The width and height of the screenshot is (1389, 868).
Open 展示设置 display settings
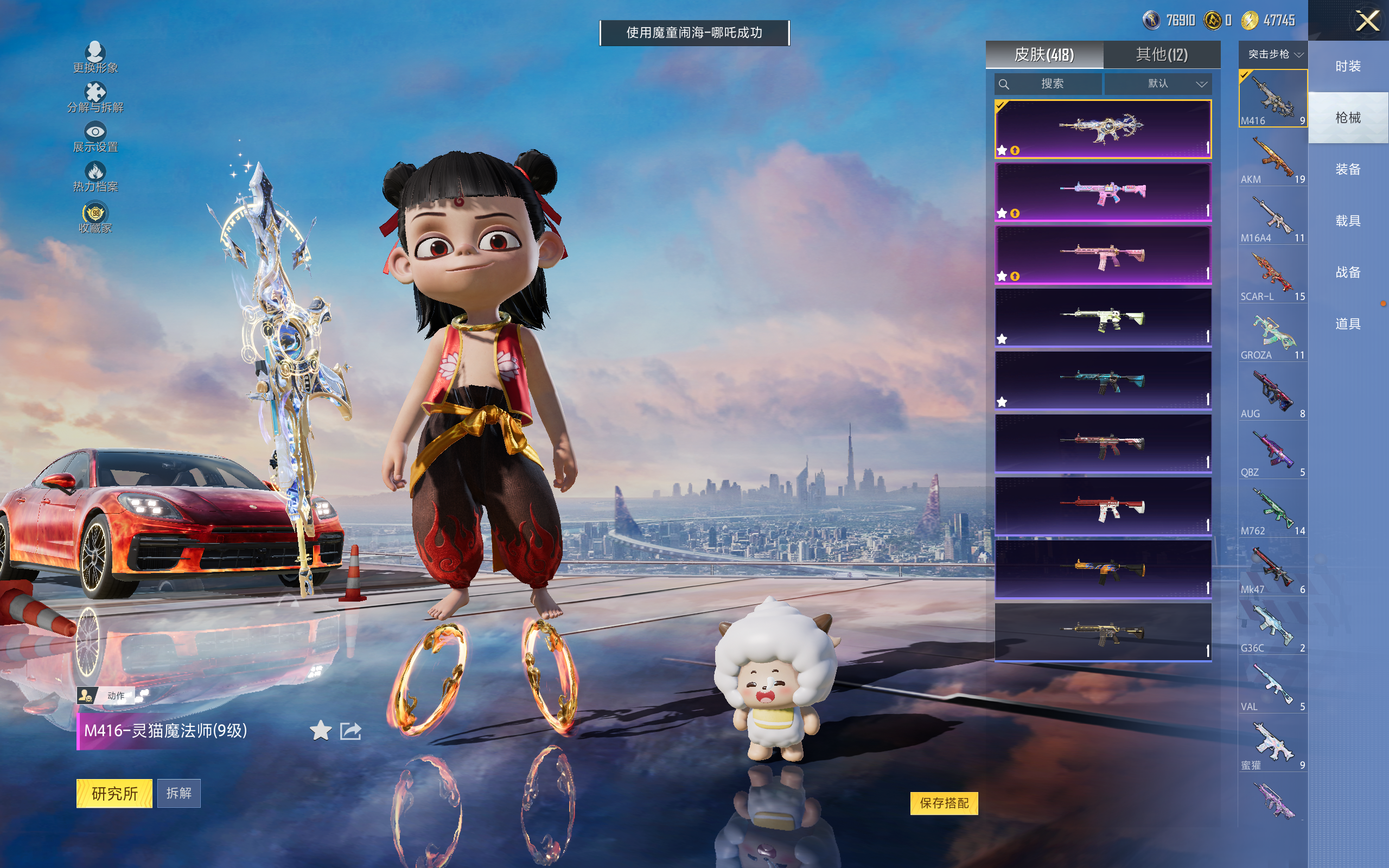pos(95,137)
